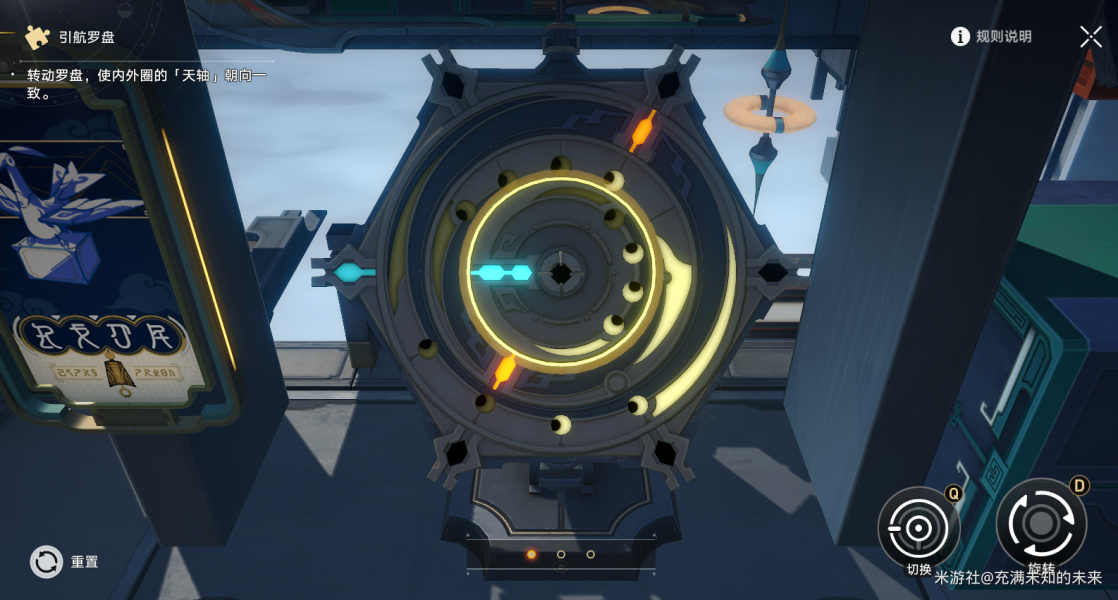Rotate the compass using 旋转 button
Screen dimensions: 1118x600
point(1040,523)
